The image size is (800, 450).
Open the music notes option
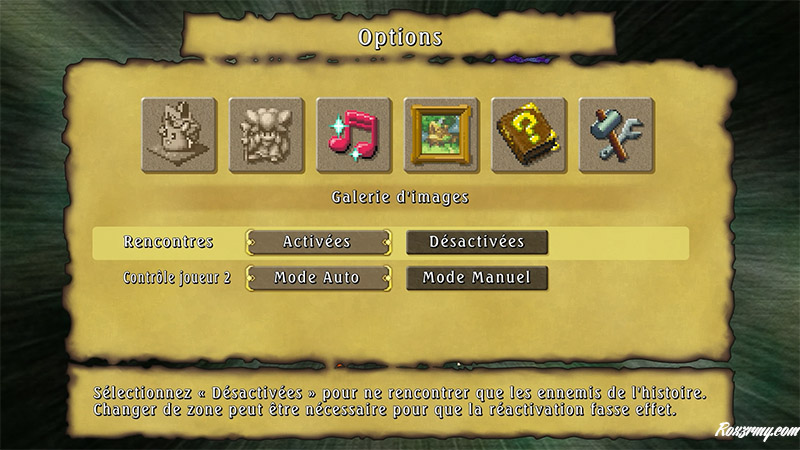point(353,134)
